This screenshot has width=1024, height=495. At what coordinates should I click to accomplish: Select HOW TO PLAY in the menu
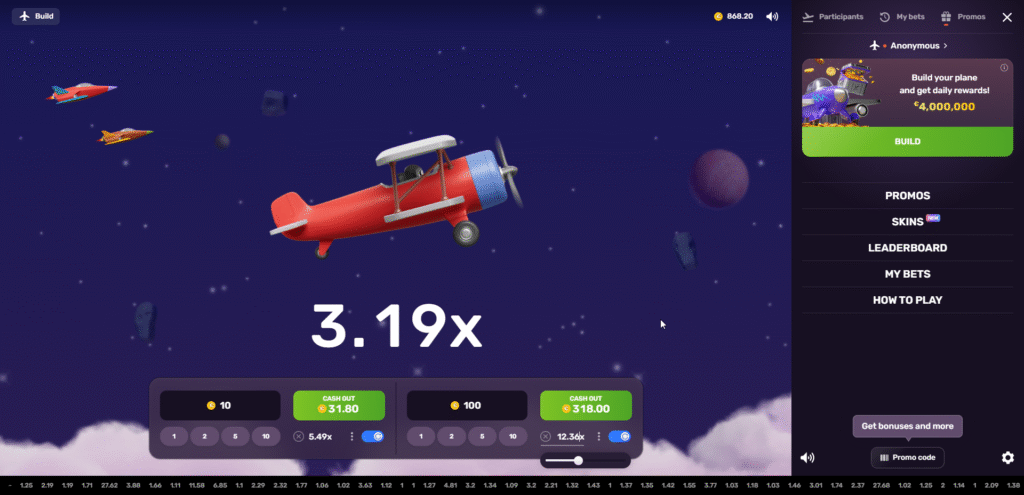tap(907, 300)
